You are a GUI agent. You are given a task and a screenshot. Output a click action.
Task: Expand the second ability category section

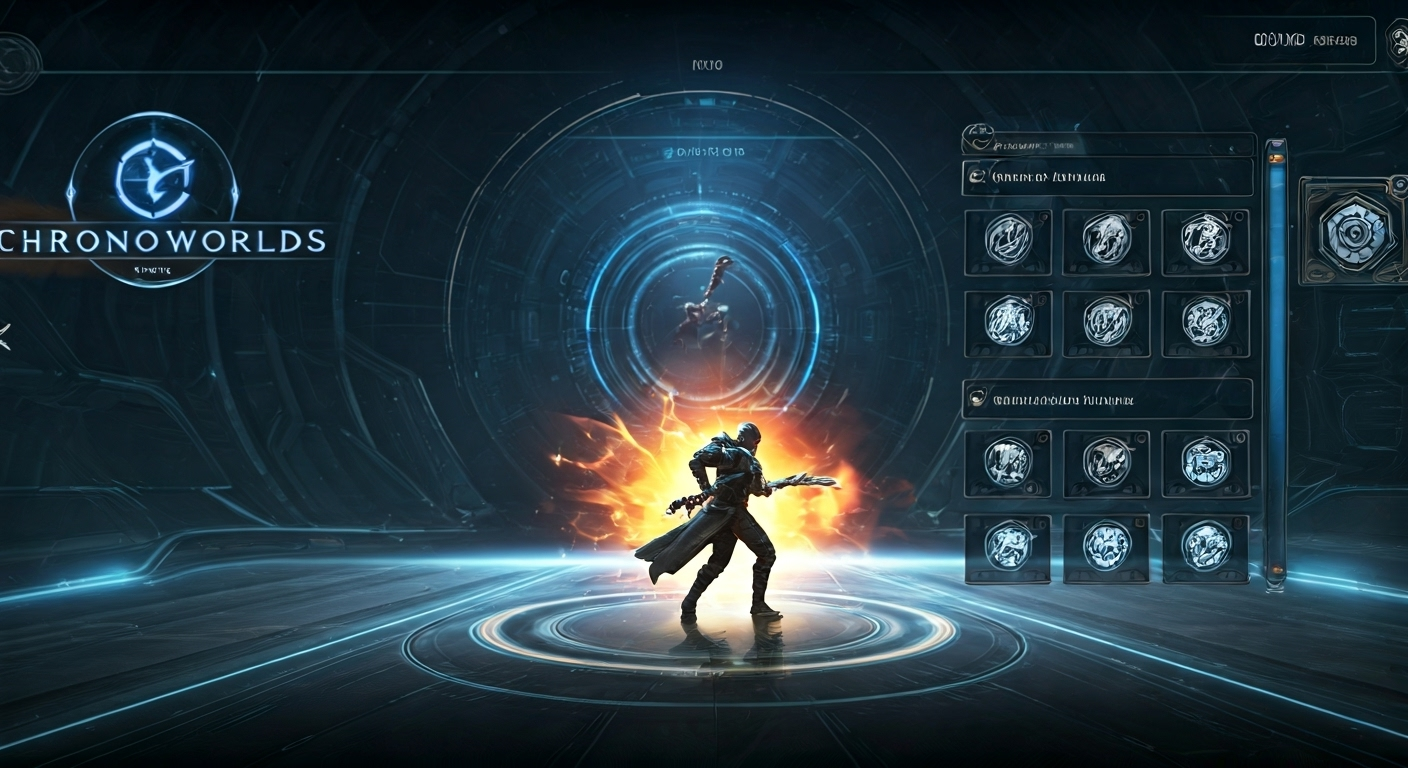tap(1106, 398)
